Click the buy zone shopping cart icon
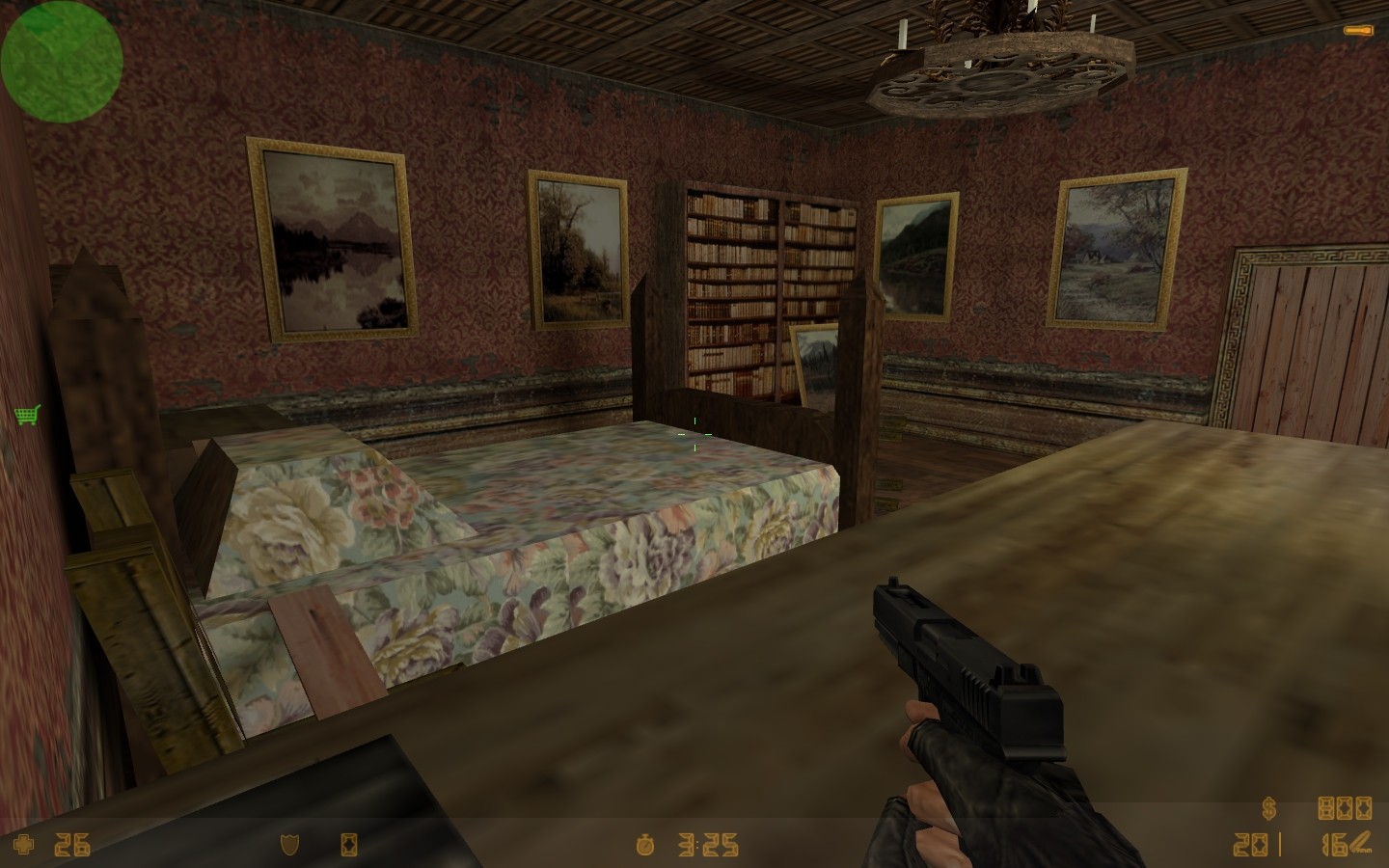1389x868 pixels. [x=26, y=415]
